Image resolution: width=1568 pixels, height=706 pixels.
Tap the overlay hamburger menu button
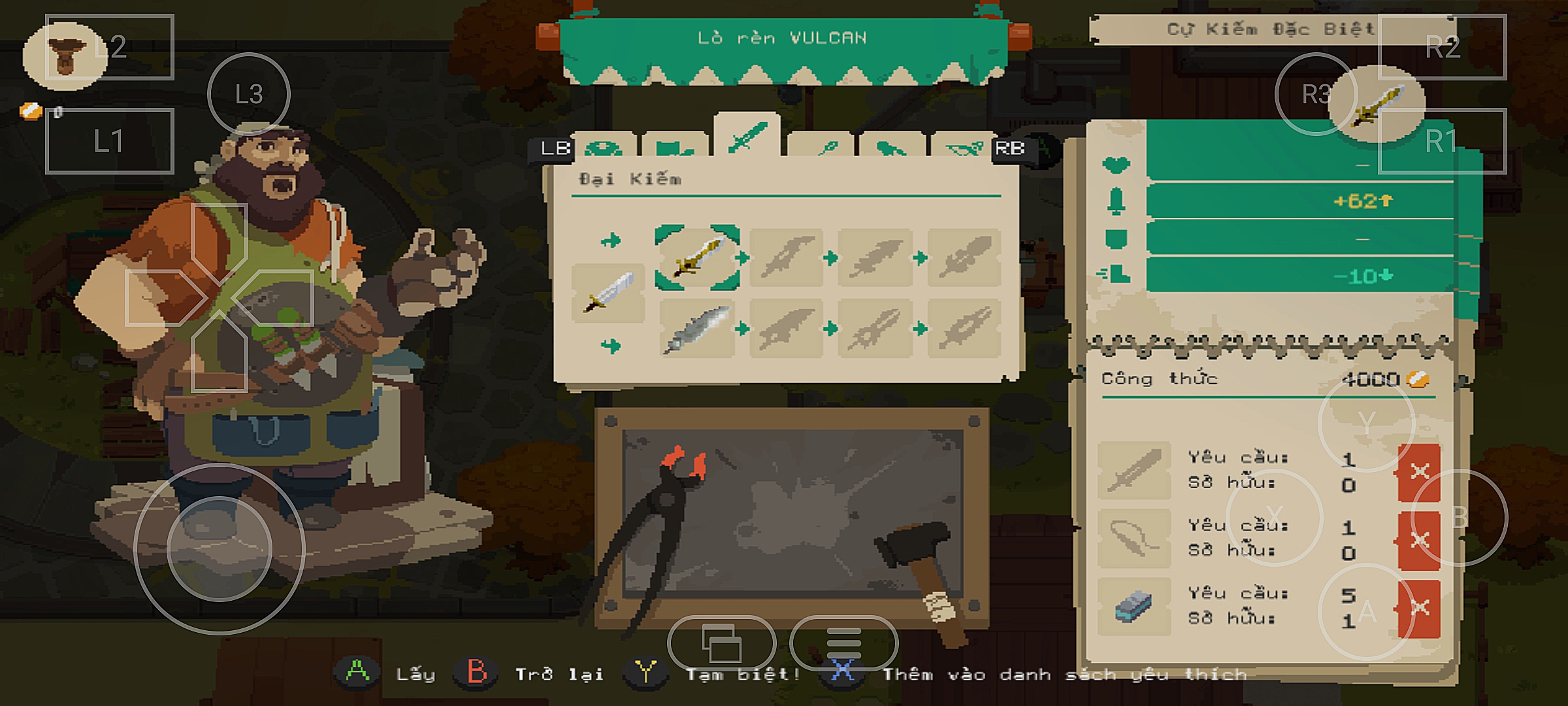(x=843, y=643)
